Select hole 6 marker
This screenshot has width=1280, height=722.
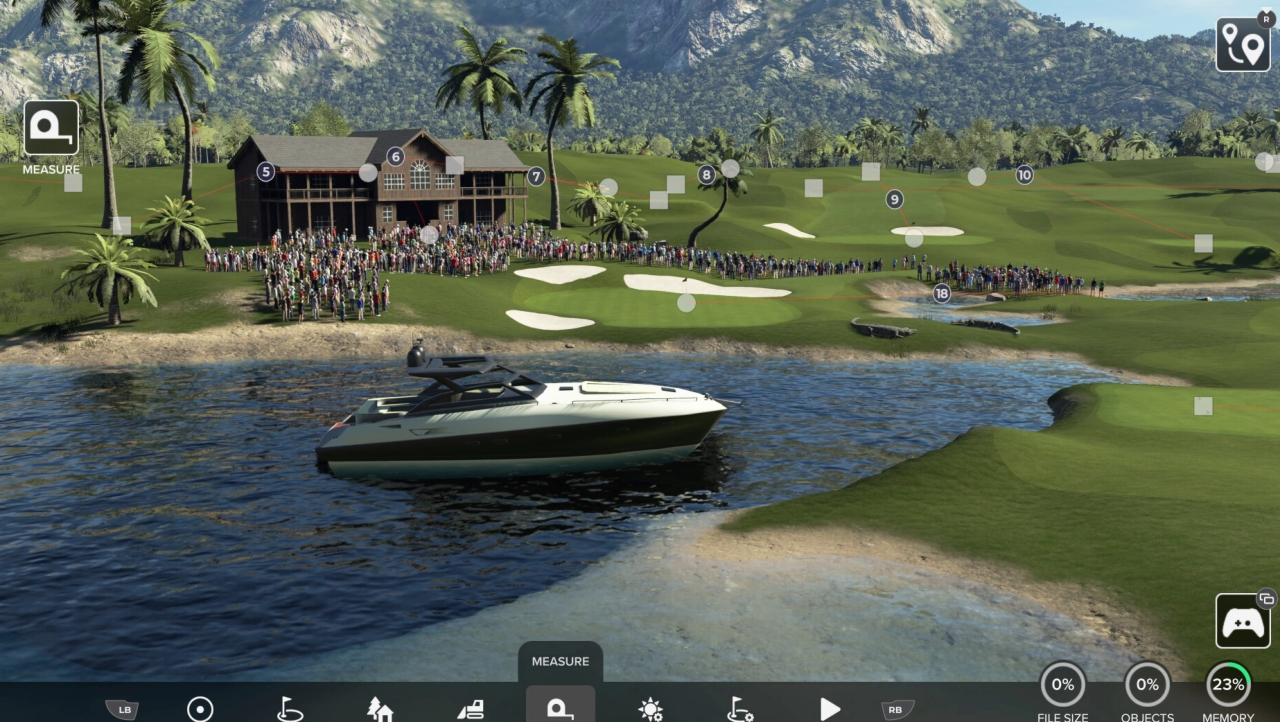point(396,156)
